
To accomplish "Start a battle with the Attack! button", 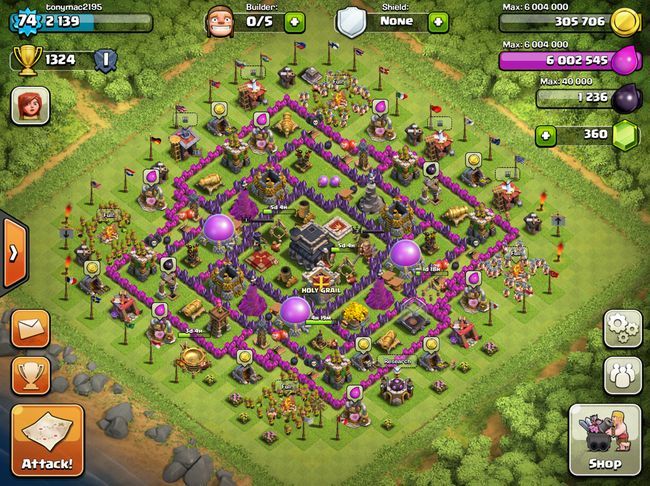I will point(45,440).
